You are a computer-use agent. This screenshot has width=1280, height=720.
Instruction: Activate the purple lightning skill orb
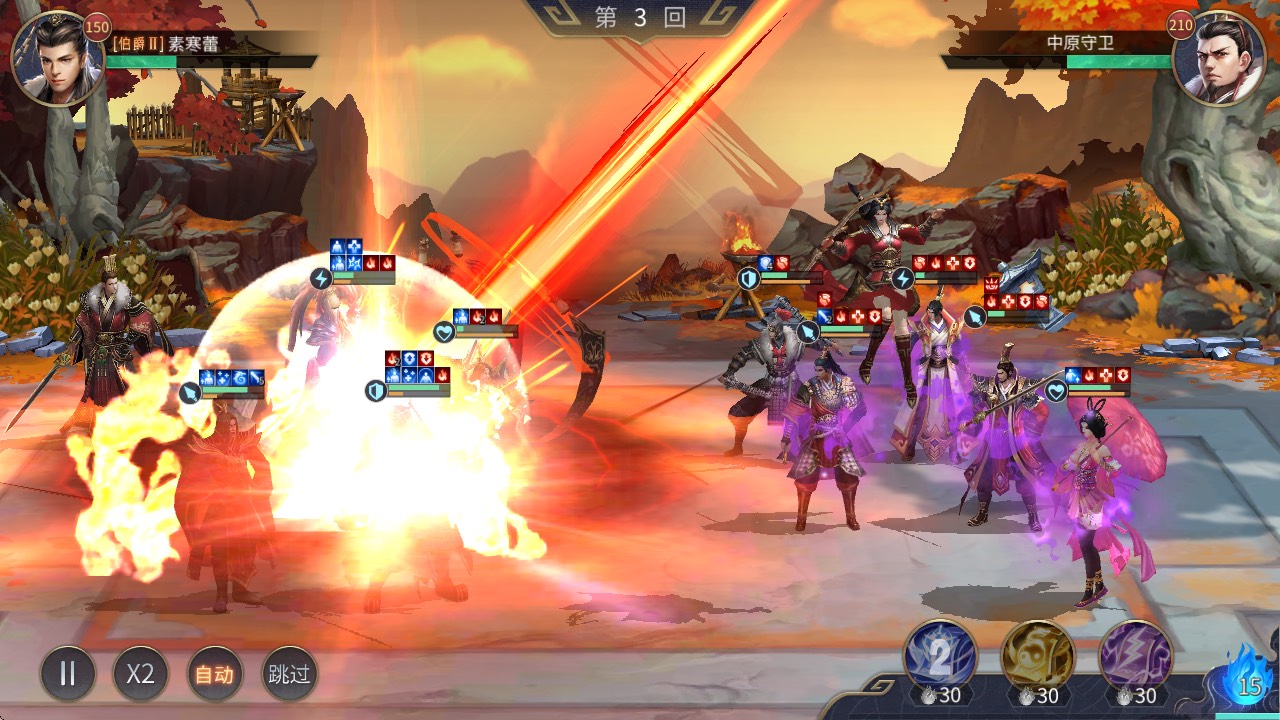(x=1136, y=655)
